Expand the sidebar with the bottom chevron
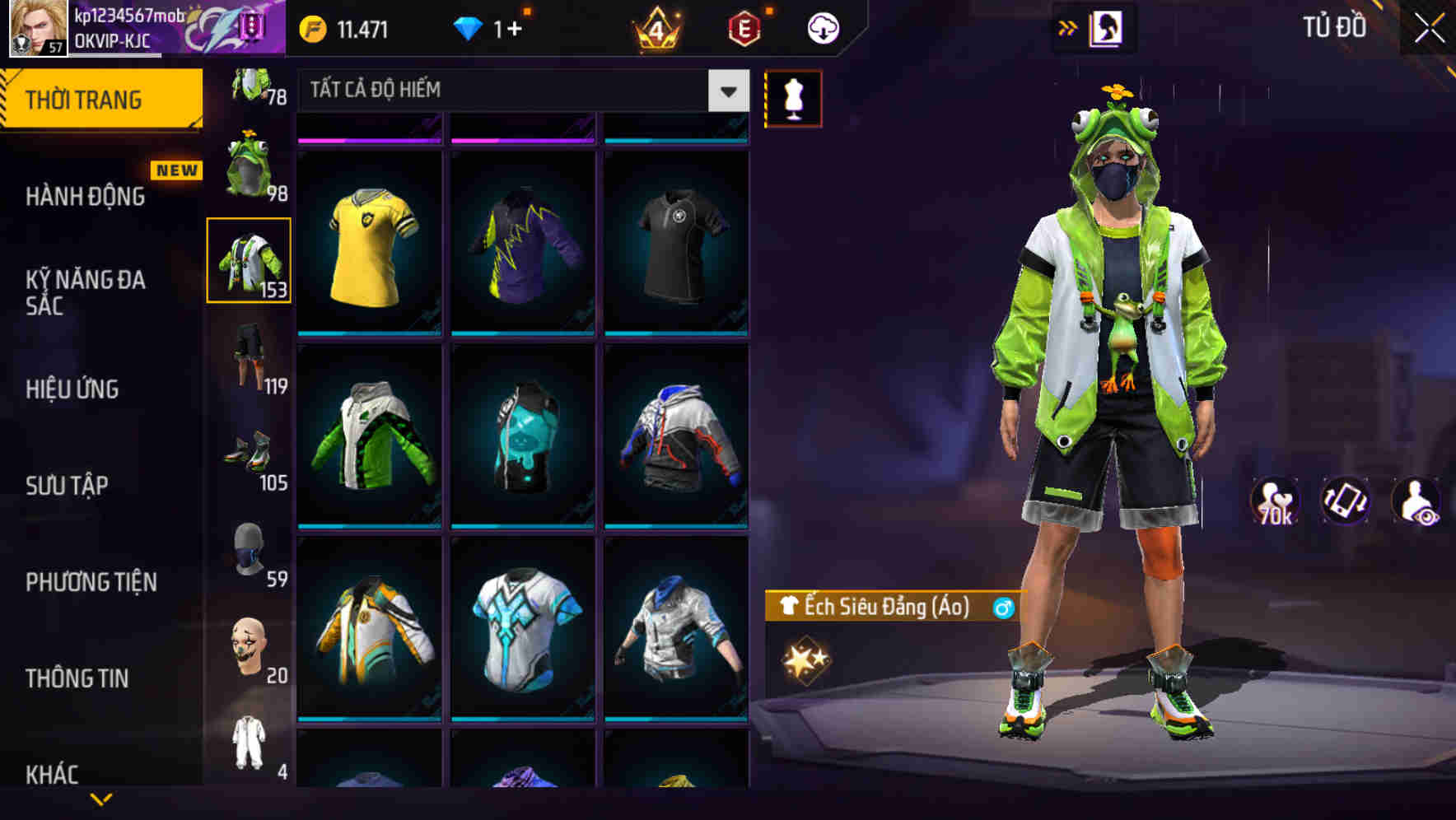Image resolution: width=1456 pixels, height=820 pixels. pos(100,800)
